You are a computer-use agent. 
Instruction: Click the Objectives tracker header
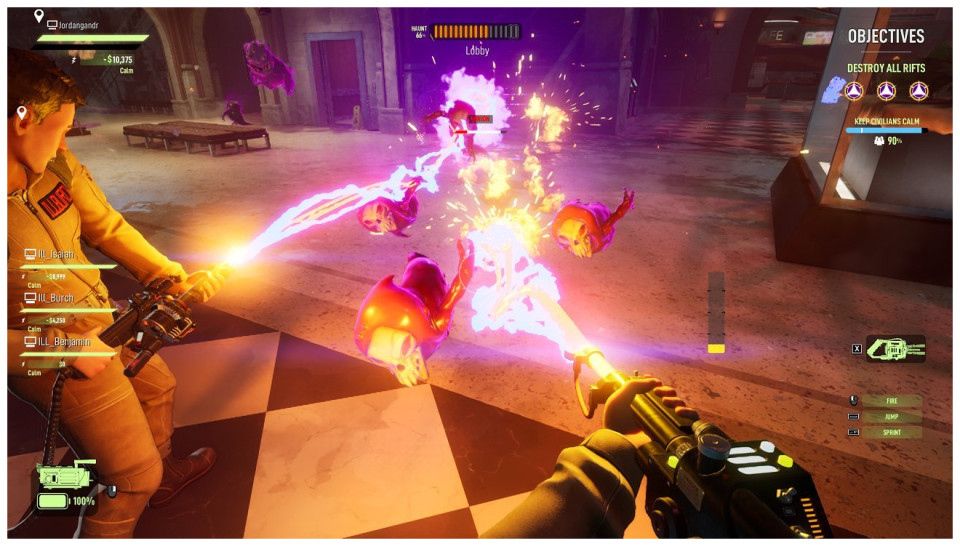[886, 36]
